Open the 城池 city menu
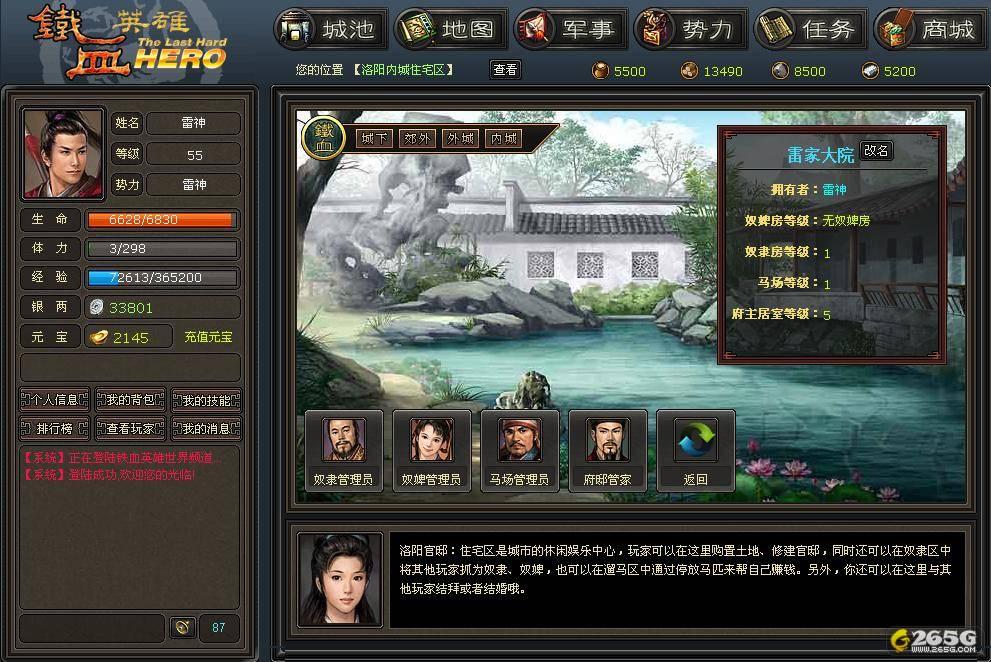Screen dimensions: 991x662 [x=331, y=30]
